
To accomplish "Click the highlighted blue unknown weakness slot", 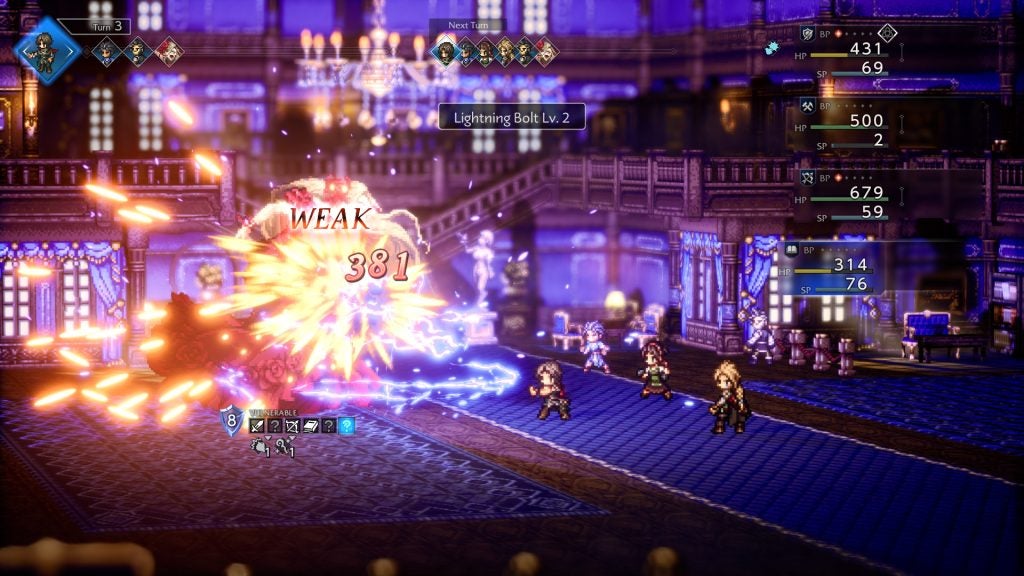I will tap(346, 426).
